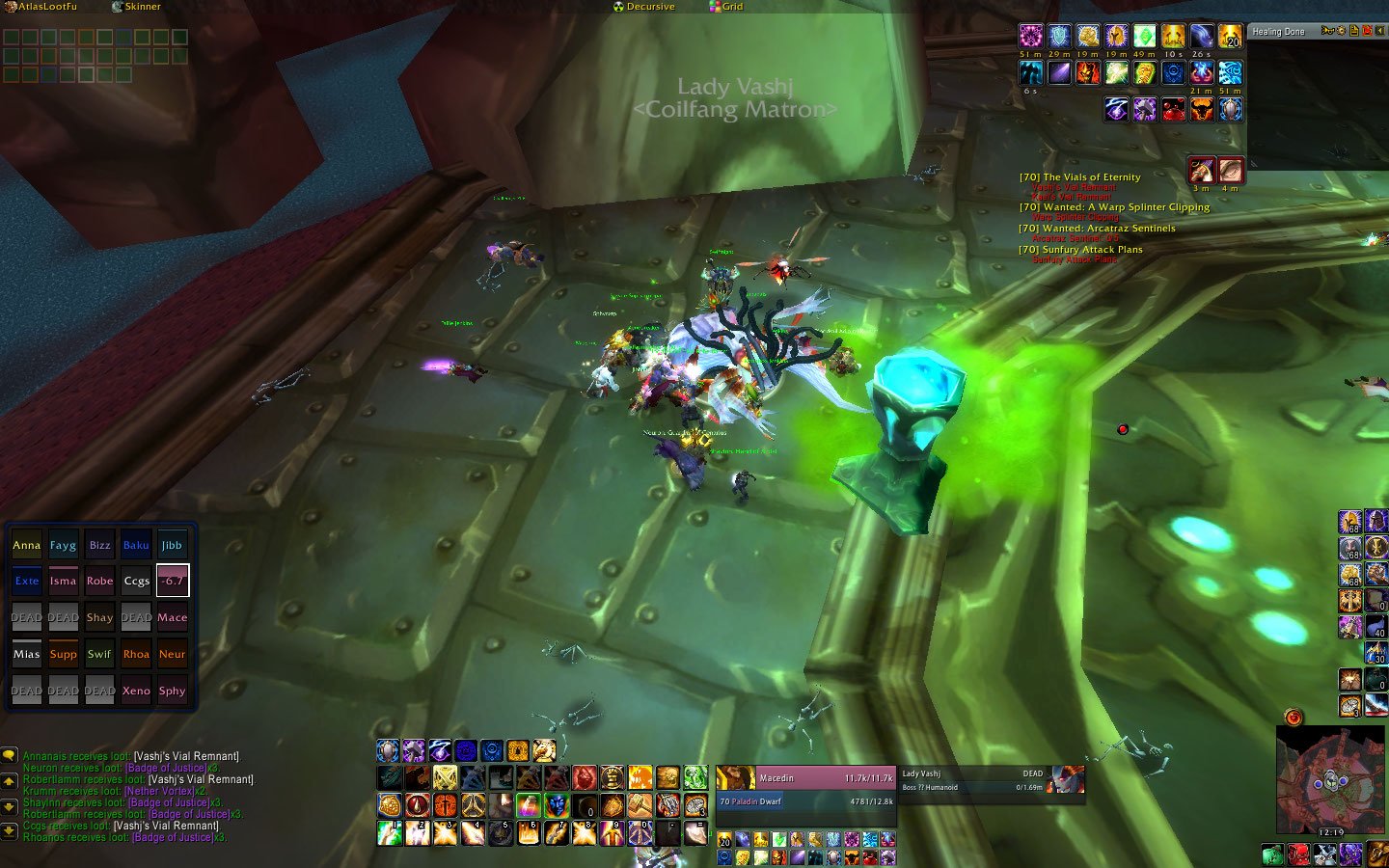The width and height of the screenshot is (1389, 868).
Task: Target raid member Fayg in Grid
Action: point(63,545)
